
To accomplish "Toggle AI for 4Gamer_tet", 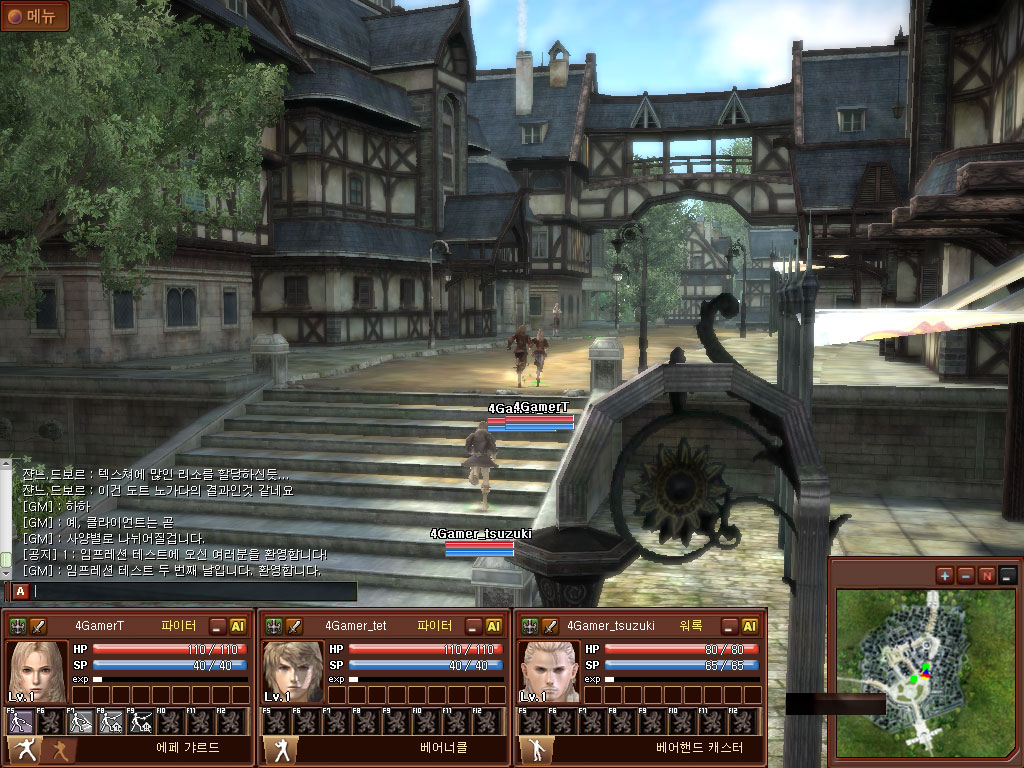I will [494, 626].
